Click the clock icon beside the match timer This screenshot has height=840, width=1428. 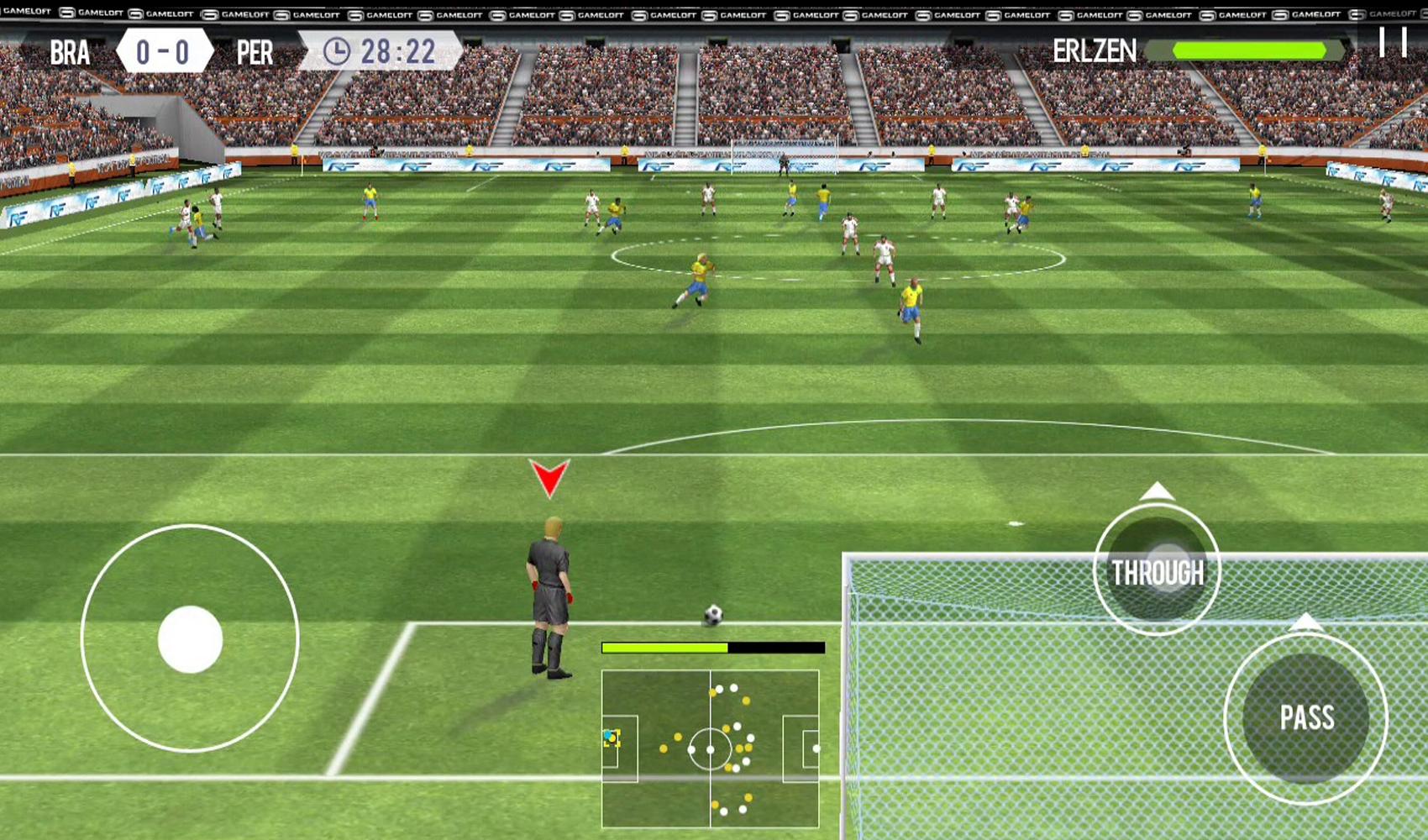point(338,51)
